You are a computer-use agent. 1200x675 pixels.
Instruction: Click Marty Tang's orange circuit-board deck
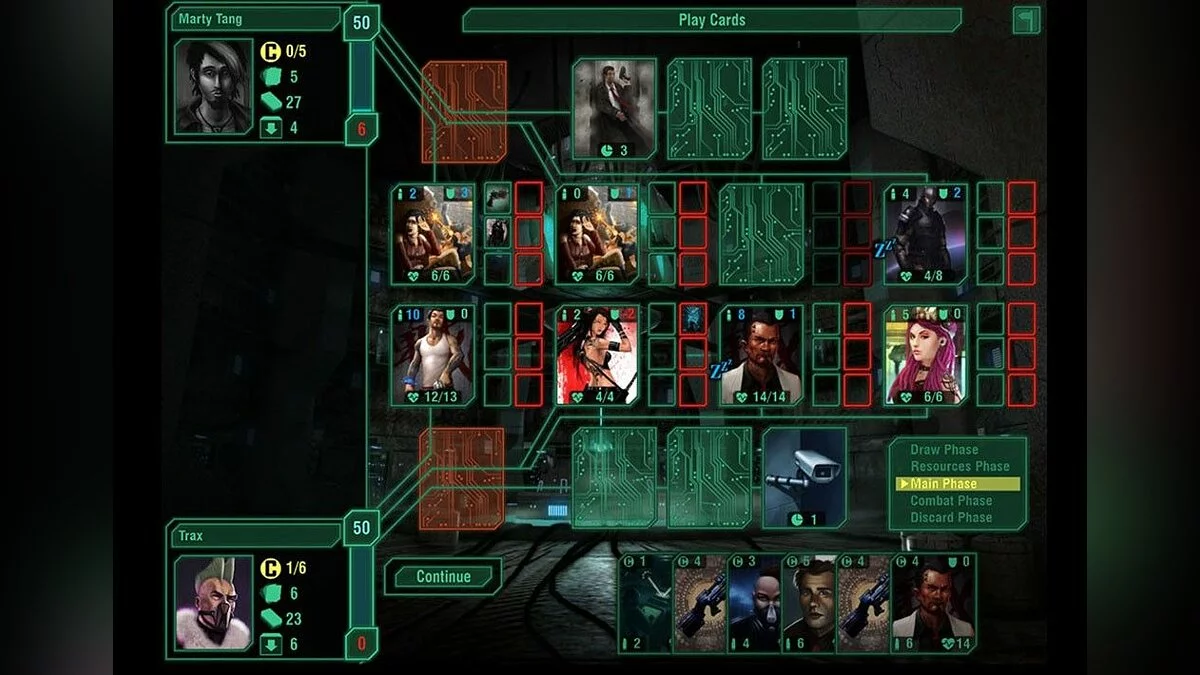(463, 112)
